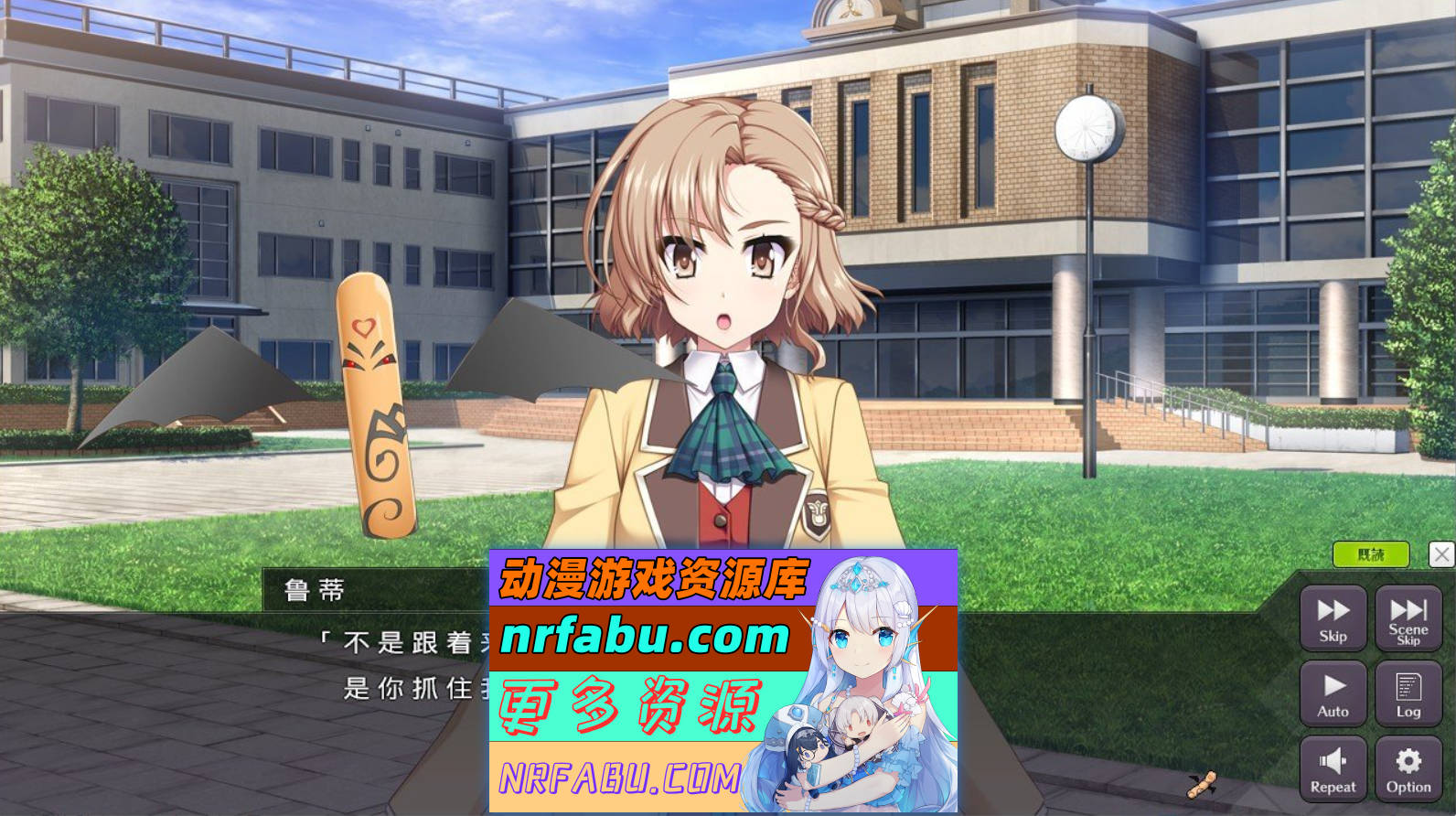Image resolution: width=1456 pixels, height=816 pixels.
Task: Toggle the green 既読 read-skip indicator
Action: [x=1371, y=554]
